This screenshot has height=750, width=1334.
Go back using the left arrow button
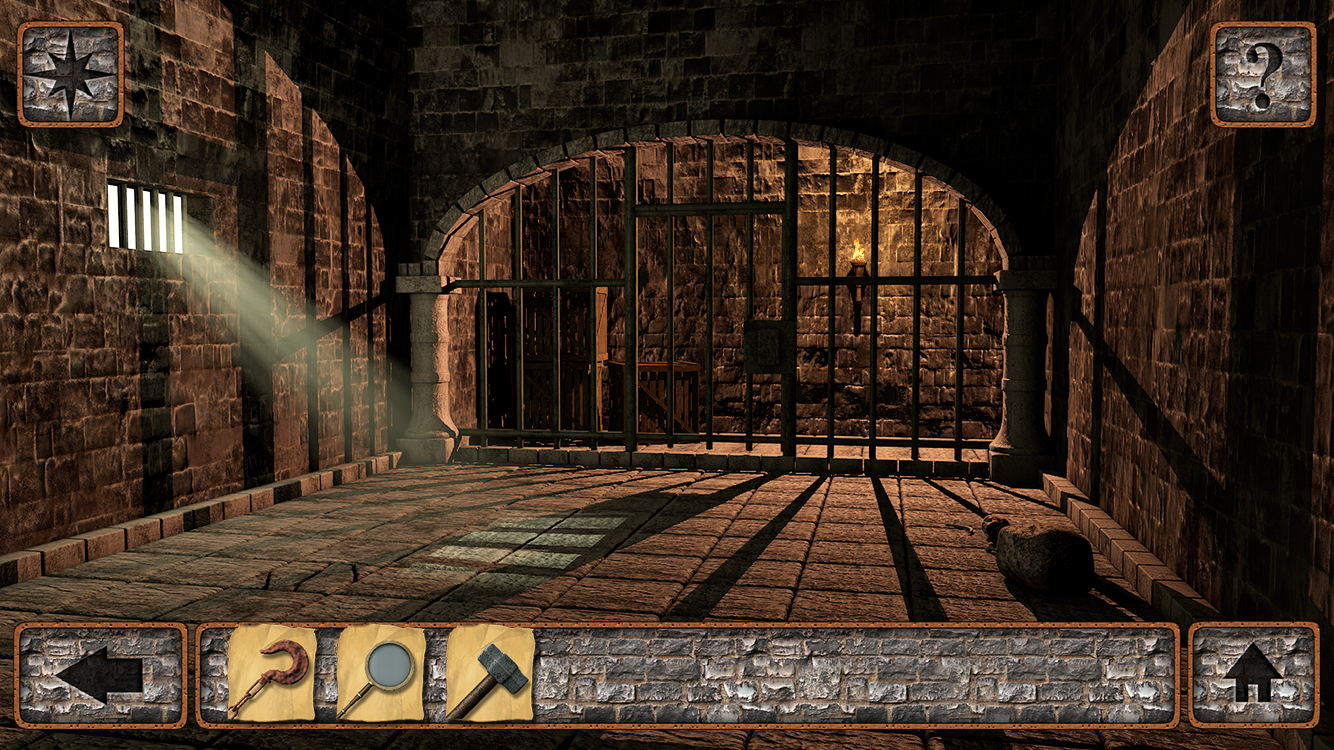[x=100, y=675]
